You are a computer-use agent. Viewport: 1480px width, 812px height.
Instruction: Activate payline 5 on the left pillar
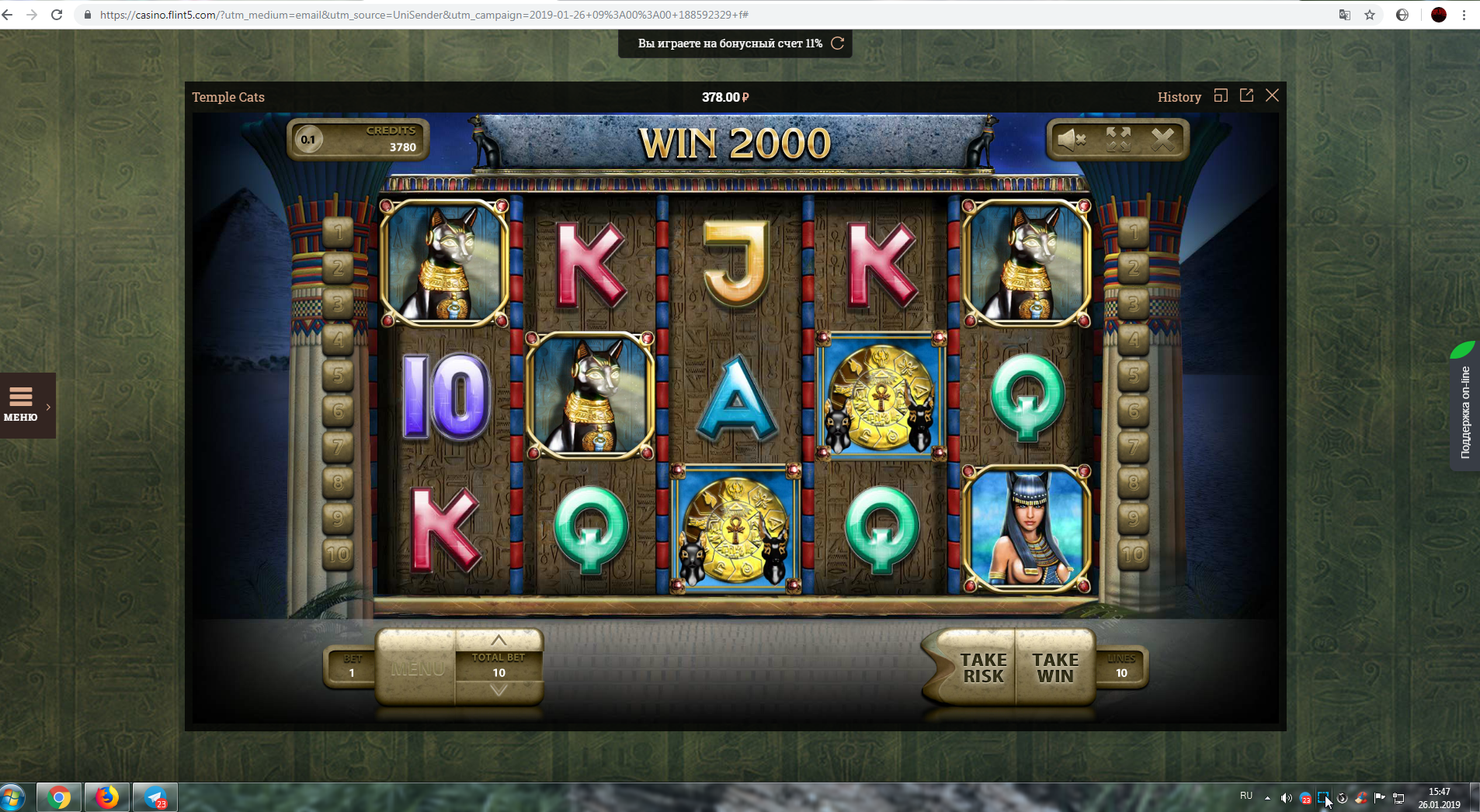point(338,376)
